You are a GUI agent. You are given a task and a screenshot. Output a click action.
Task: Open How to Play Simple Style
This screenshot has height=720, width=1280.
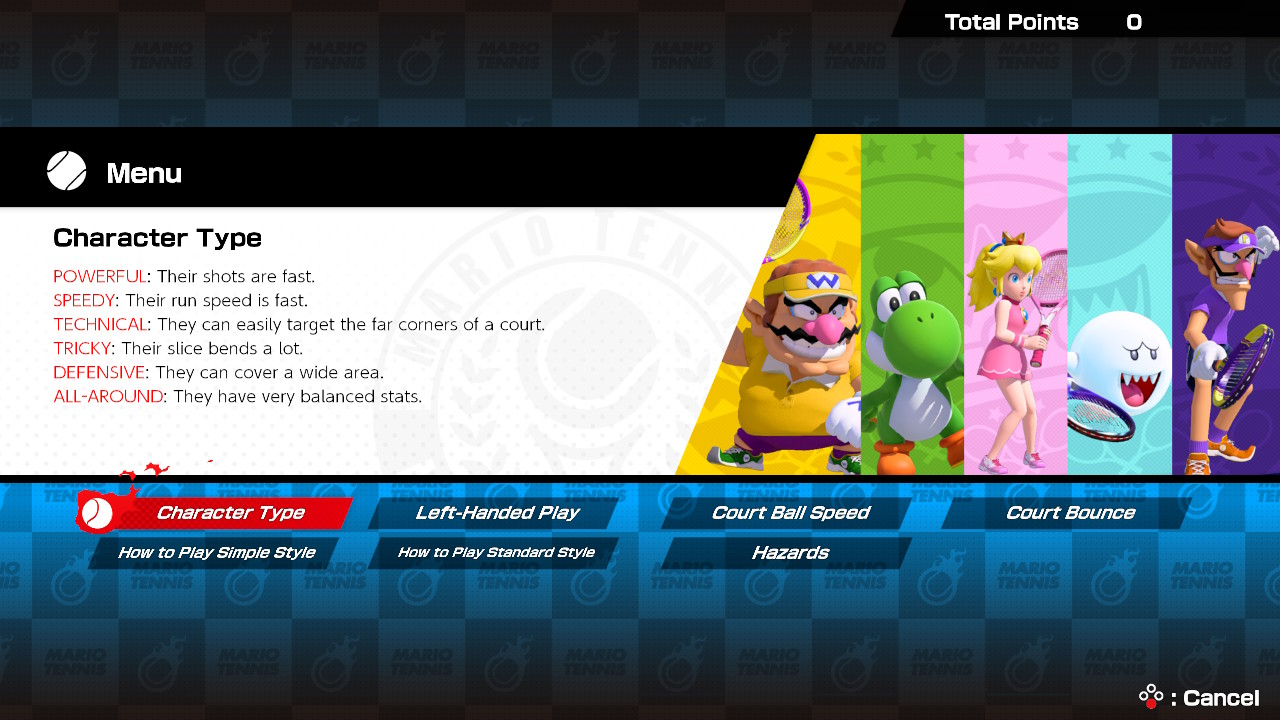pos(216,553)
